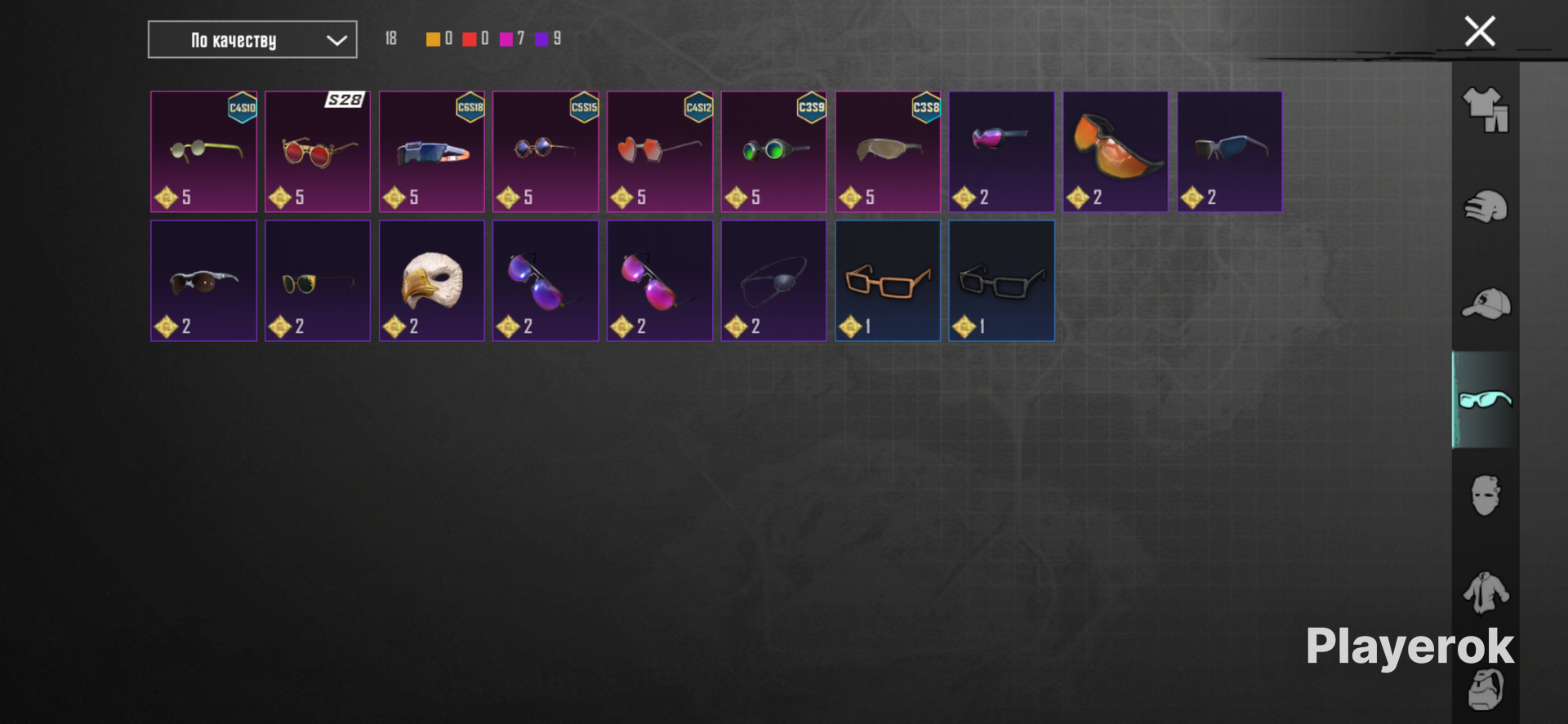Open the helmet category tab
Image resolution: width=1568 pixels, height=724 pixels.
click(1486, 207)
